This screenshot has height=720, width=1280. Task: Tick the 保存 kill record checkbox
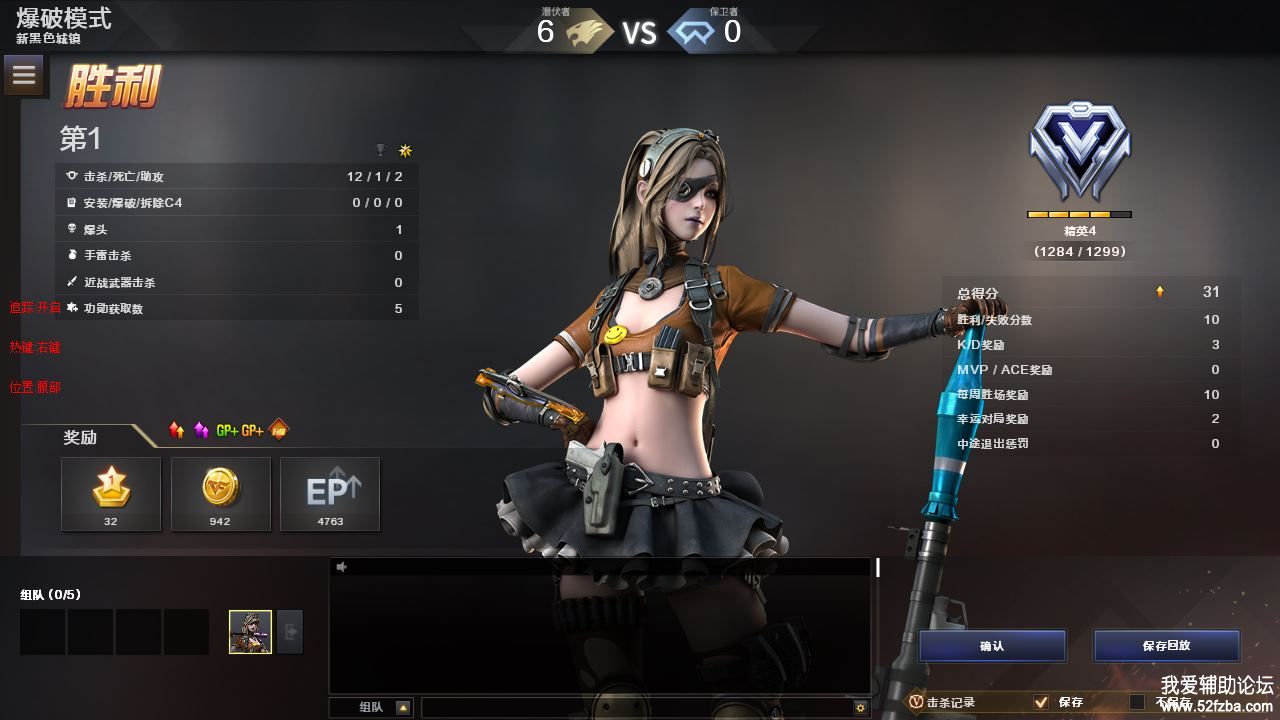(x=1041, y=702)
